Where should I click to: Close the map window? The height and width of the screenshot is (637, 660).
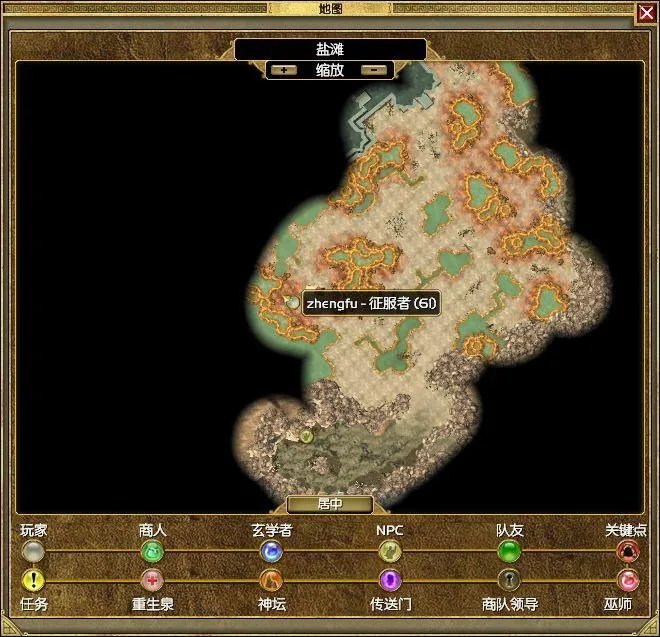pyautogui.click(x=646, y=12)
